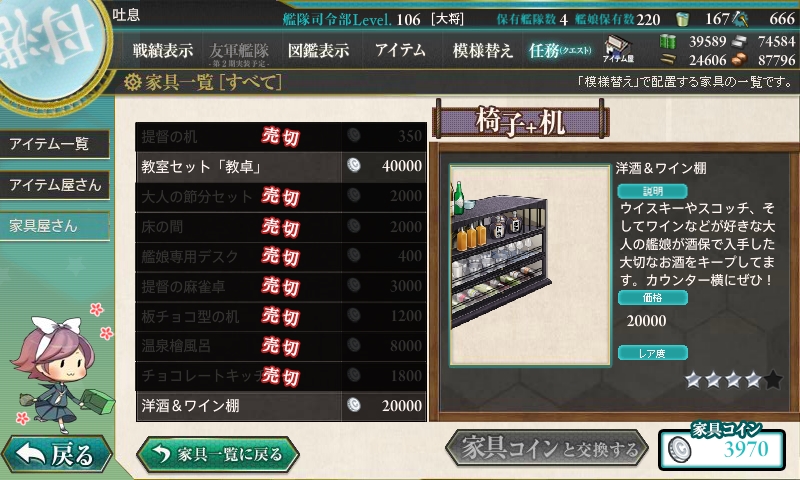
Task: Open the 任務 quest menu
Action: pyautogui.click(x=560, y=50)
